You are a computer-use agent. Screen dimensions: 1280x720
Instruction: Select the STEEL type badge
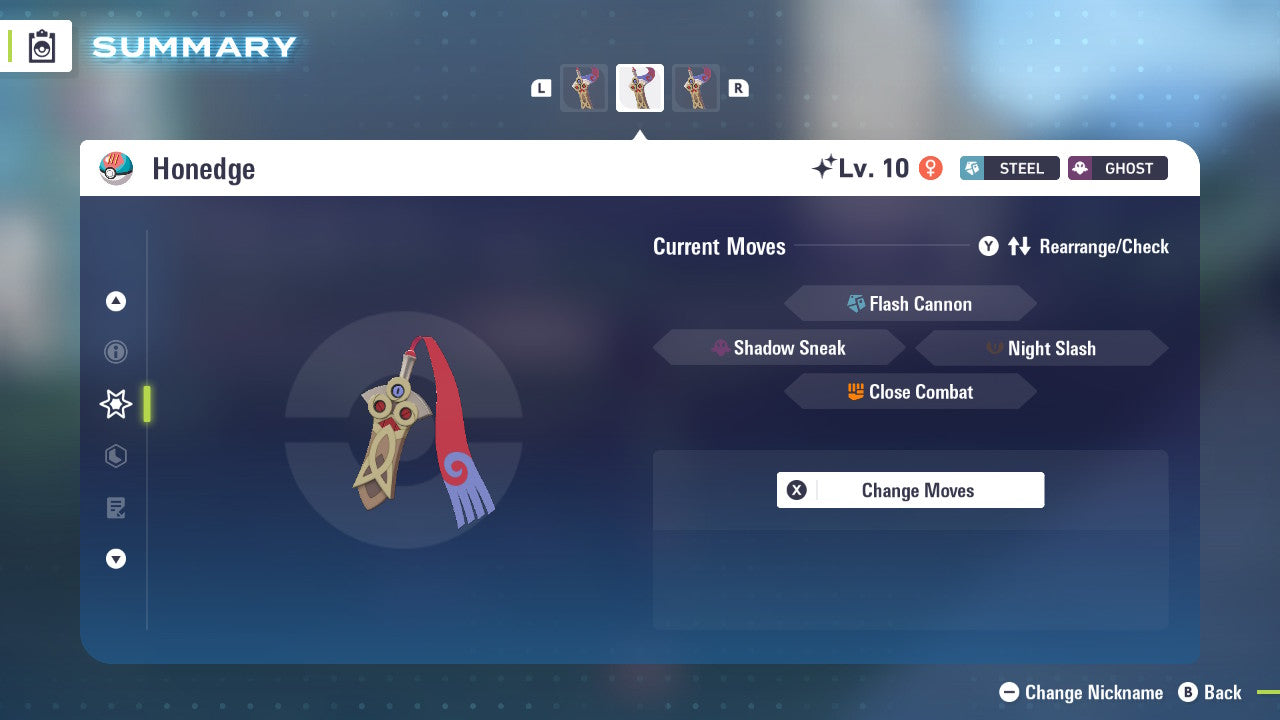1009,168
